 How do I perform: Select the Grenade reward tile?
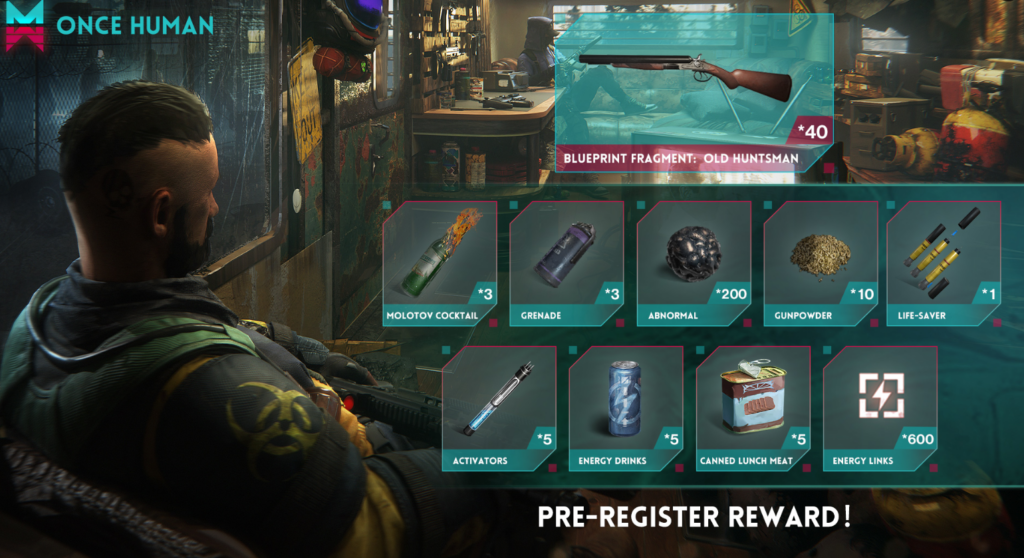coord(567,262)
